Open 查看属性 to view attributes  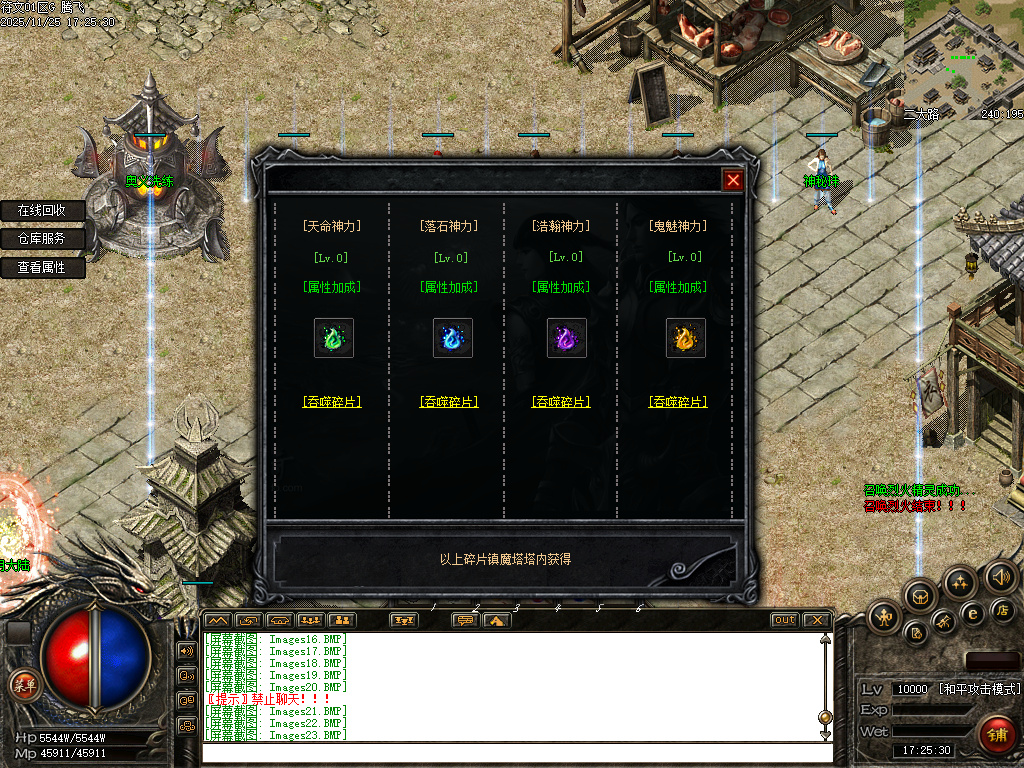click(x=42, y=268)
